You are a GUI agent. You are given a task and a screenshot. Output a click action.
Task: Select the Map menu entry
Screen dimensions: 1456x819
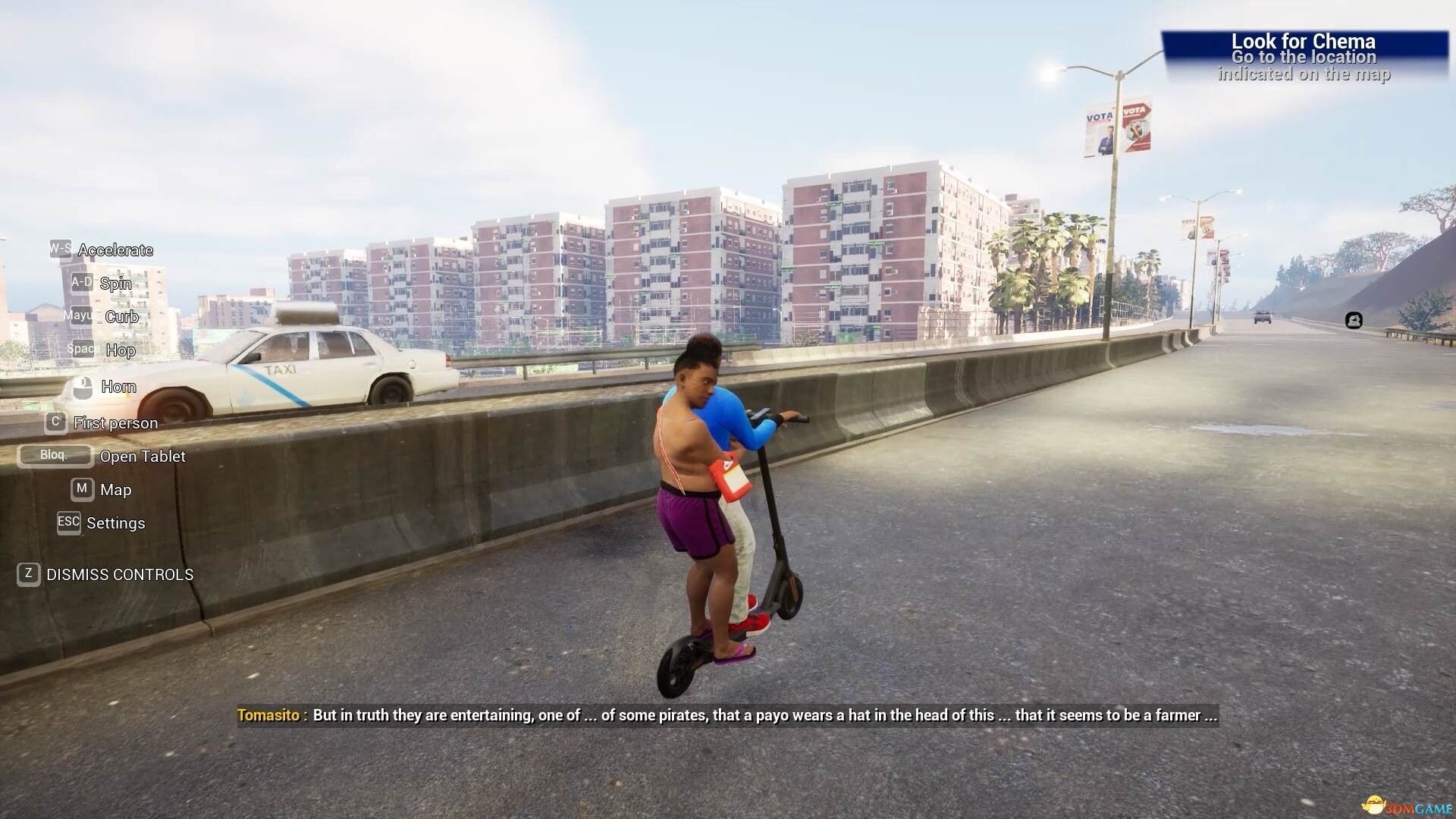click(x=115, y=489)
